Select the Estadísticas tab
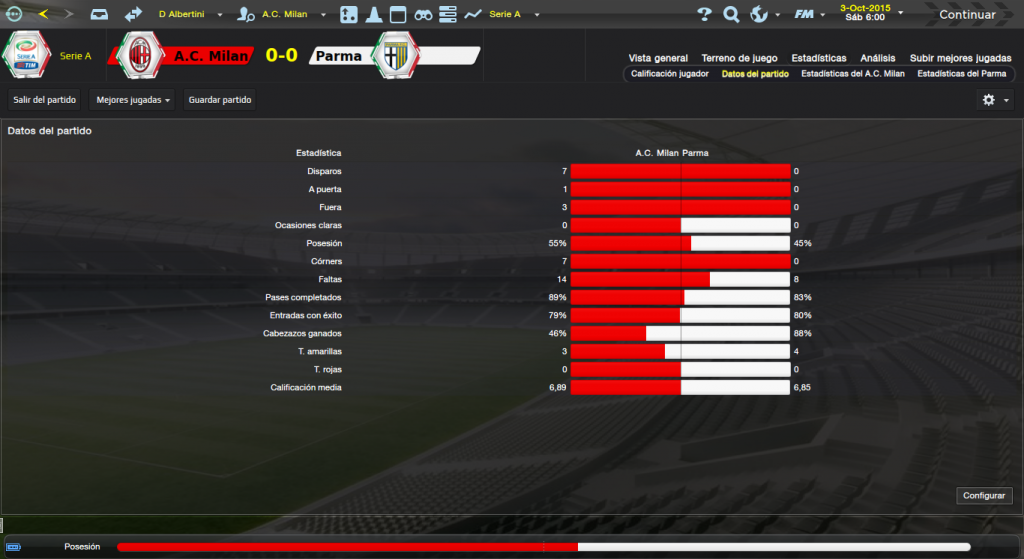1024x559 pixels. (x=818, y=58)
